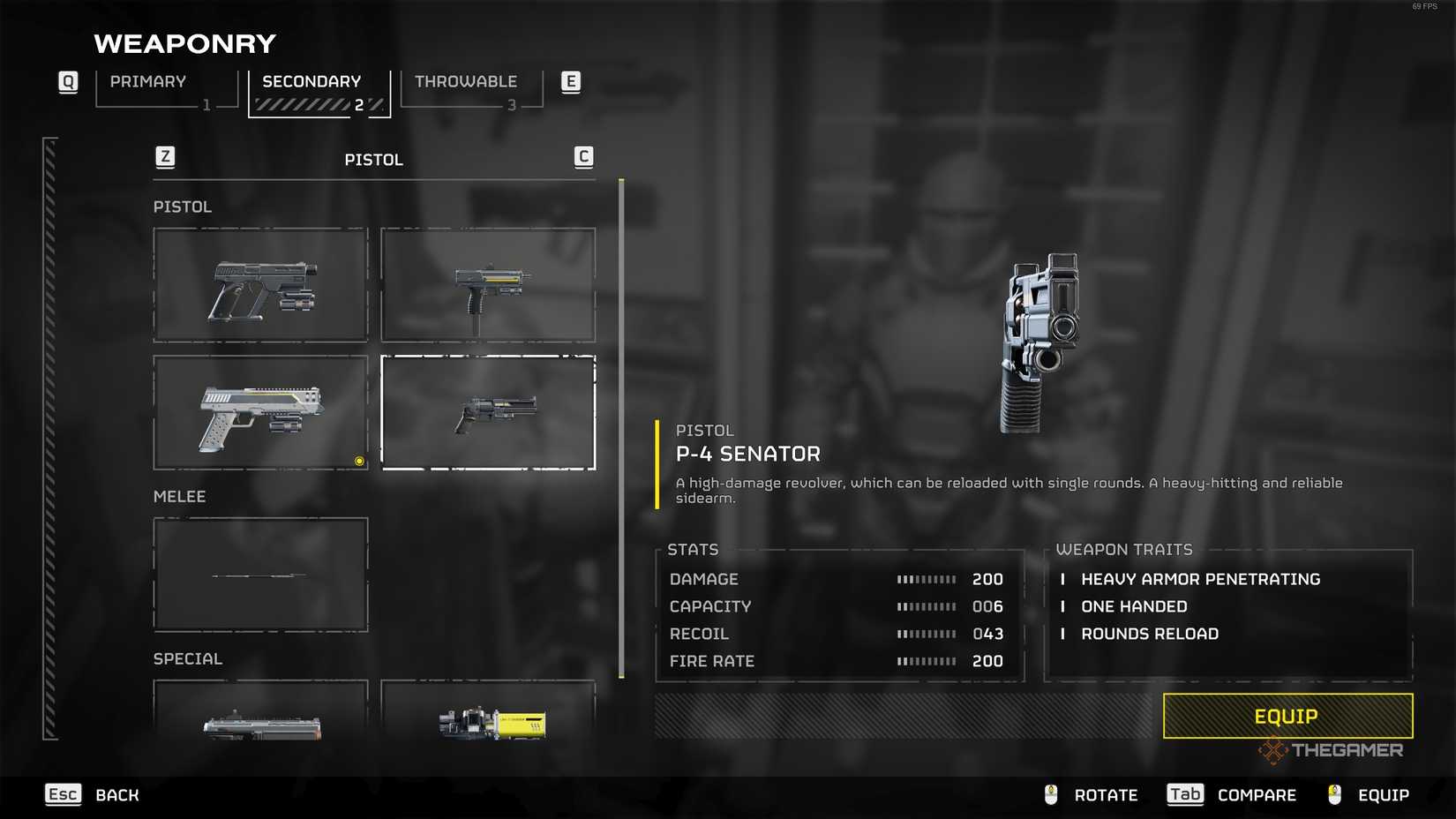Click the weapon list scrollbar
Screen dimensions: 1456x819
coord(621,429)
